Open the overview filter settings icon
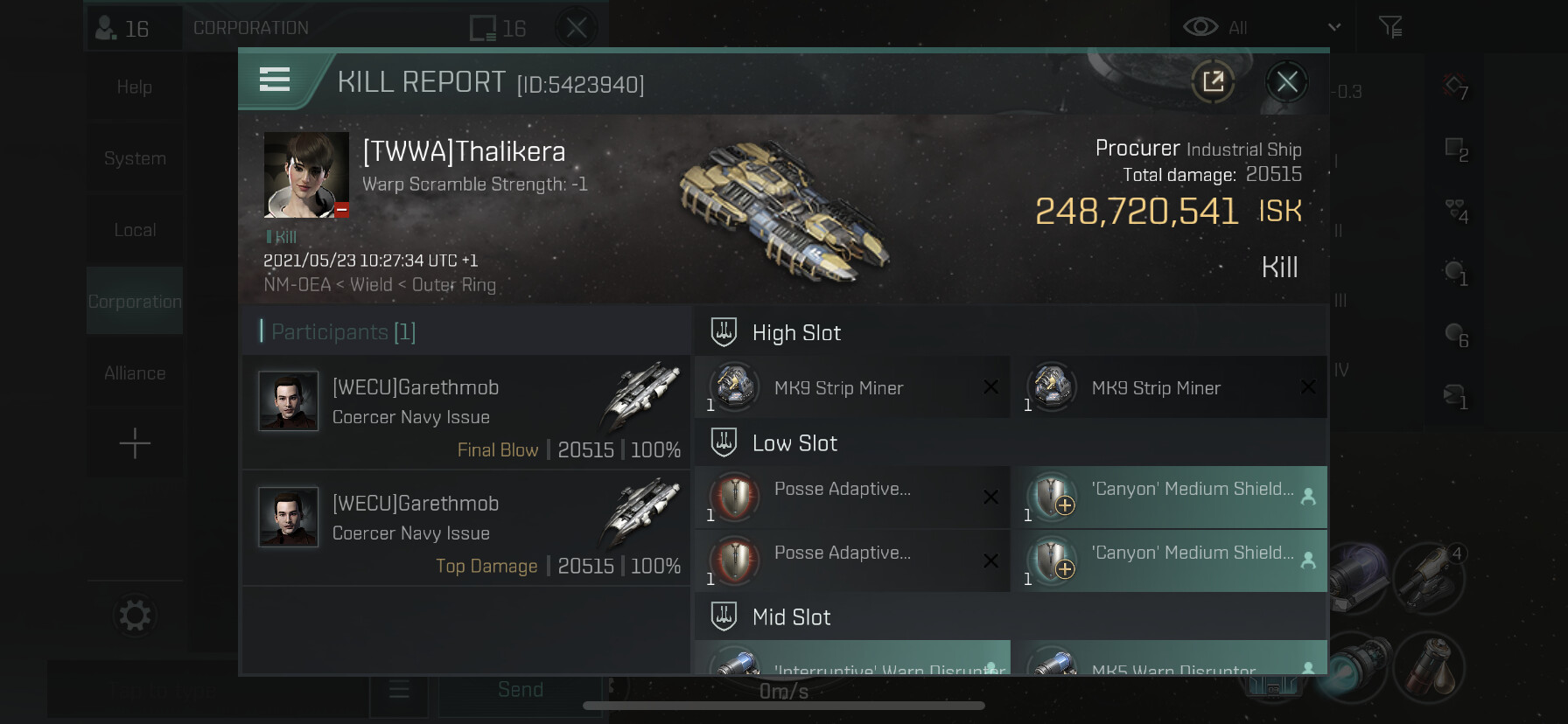This screenshot has width=1568, height=724. tap(1389, 28)
